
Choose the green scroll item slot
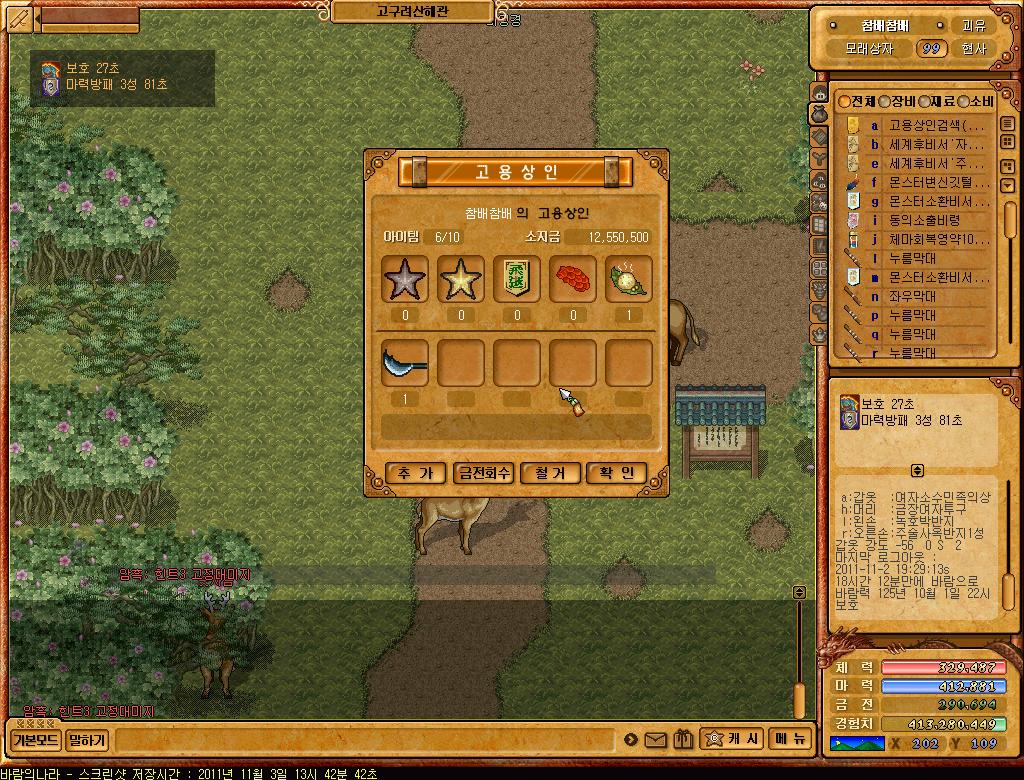pos(517,279)
